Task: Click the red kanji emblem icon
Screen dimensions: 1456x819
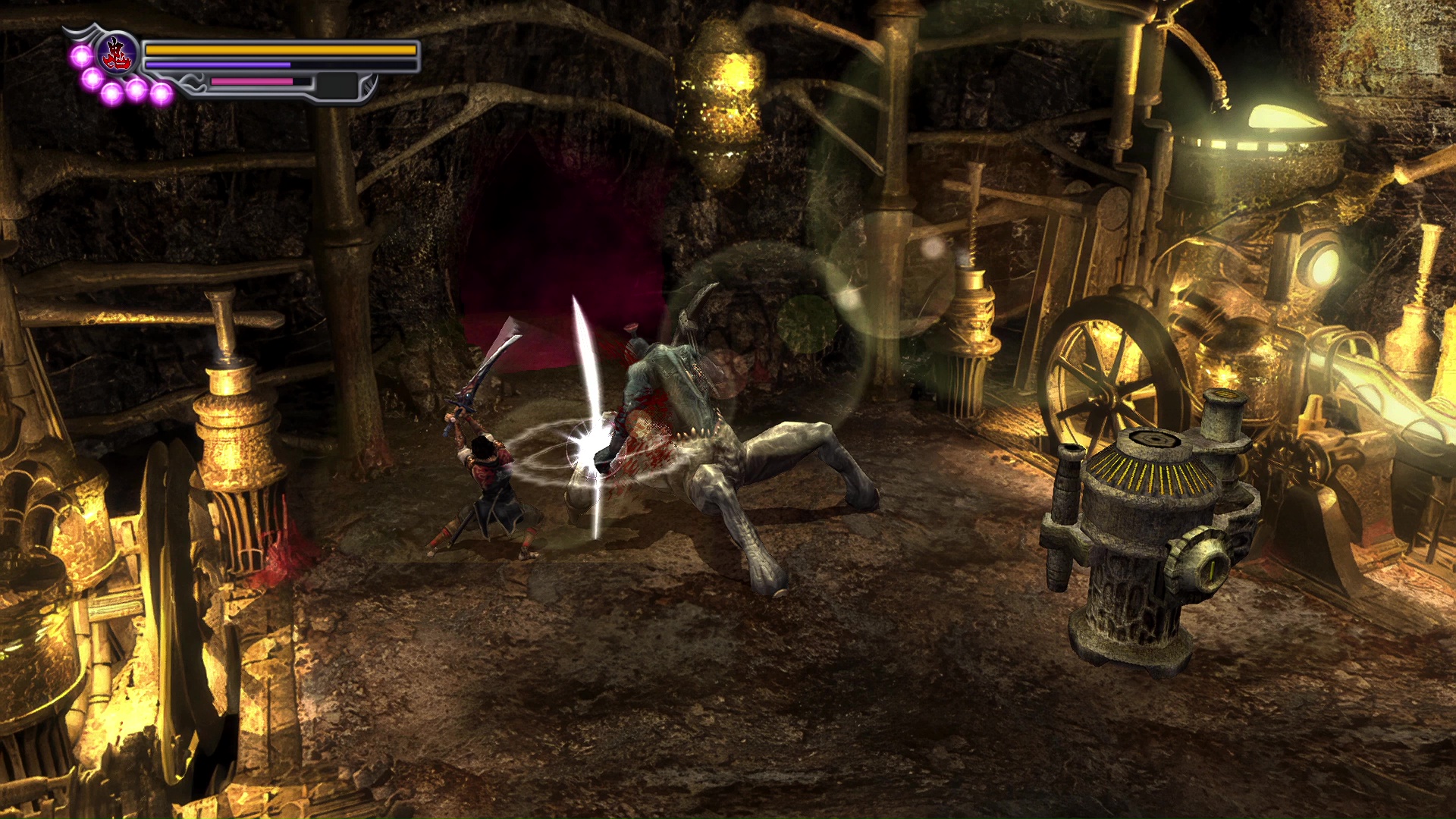Action: pyautogui.click(x=117, y=54)
